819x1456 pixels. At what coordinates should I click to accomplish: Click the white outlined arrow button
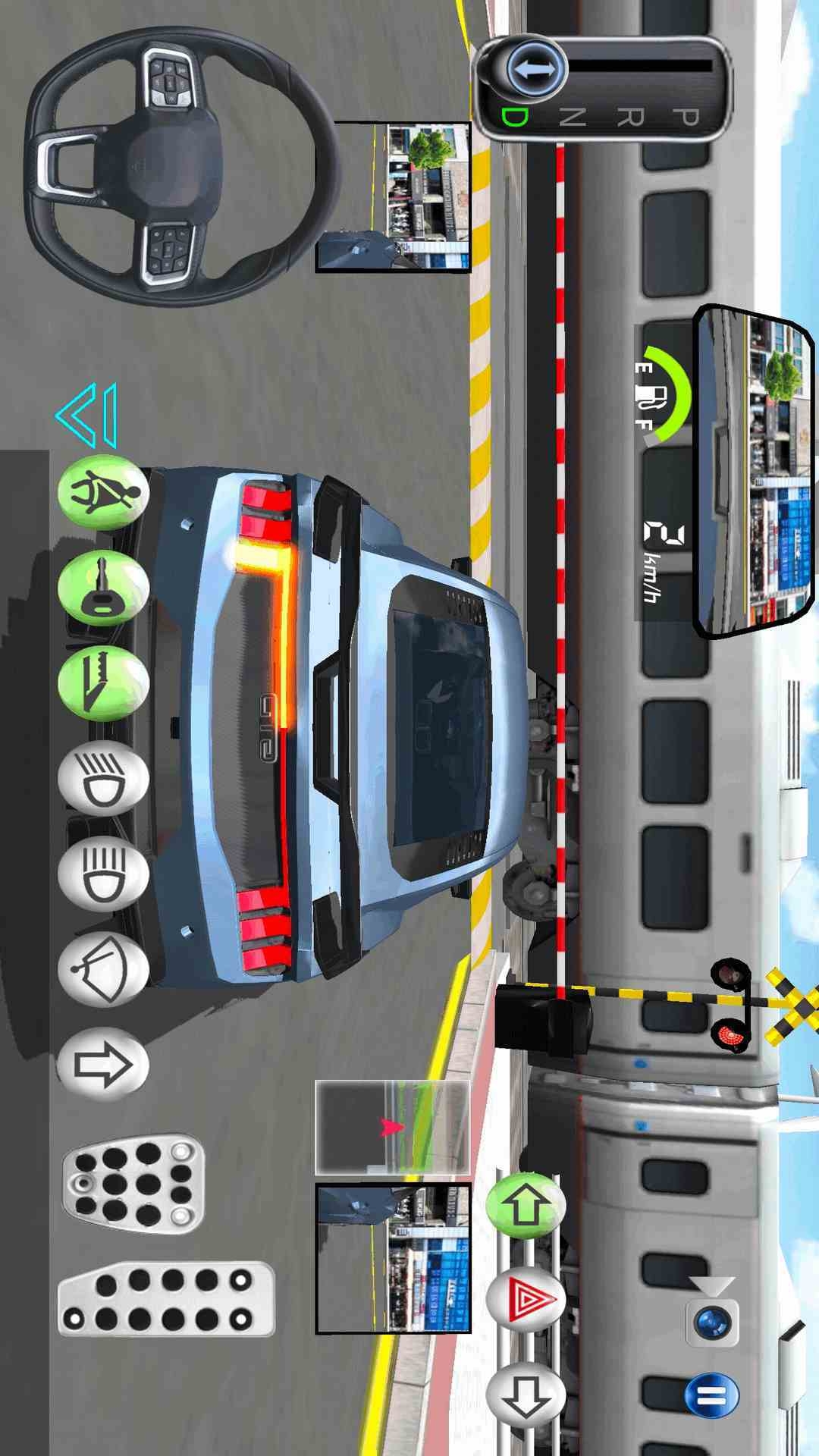click(104, 1065)
